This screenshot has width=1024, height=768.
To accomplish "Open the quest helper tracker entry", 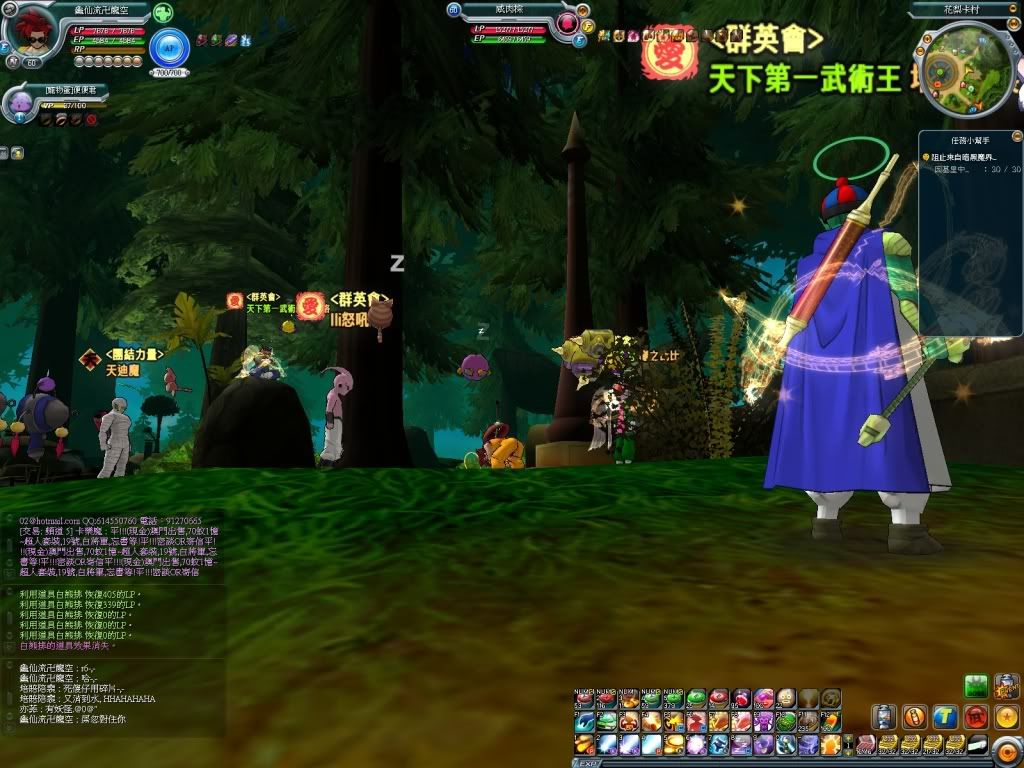I will [x=972, y=157].
